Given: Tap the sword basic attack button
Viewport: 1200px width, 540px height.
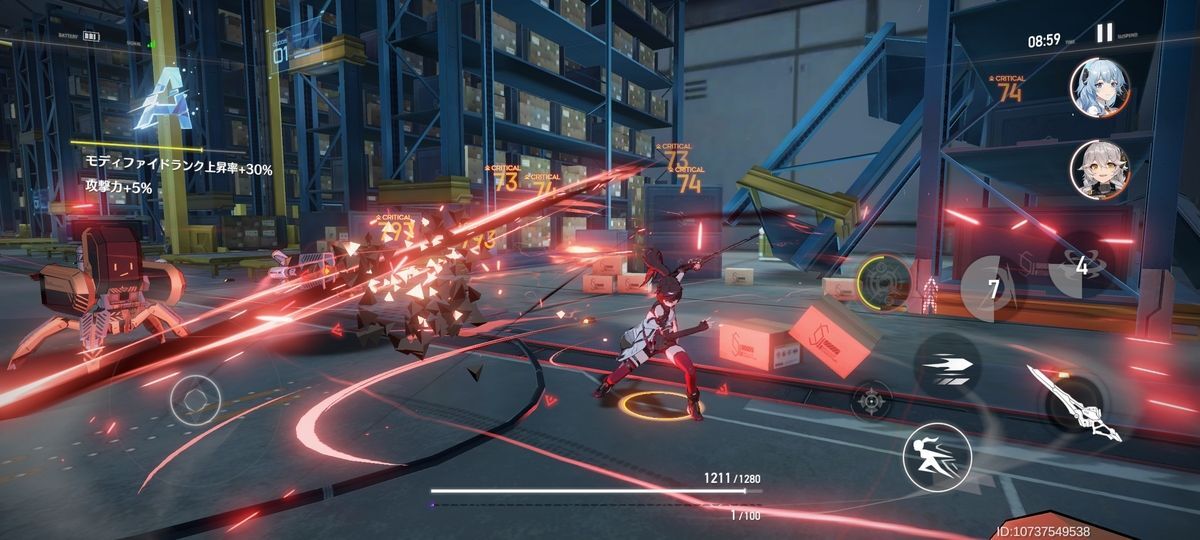Looking at the screenshot, I should click(x=1075, y=401).
